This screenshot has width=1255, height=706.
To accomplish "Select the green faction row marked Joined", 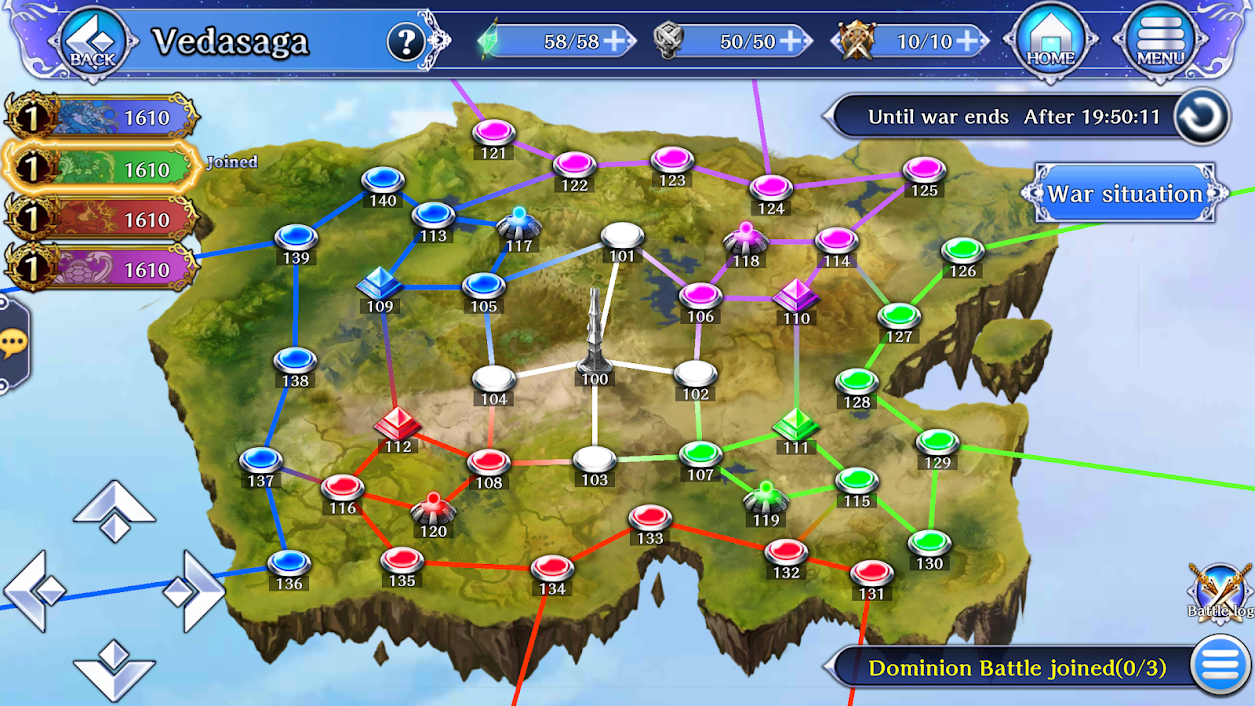I will click(x=100, y=169).
